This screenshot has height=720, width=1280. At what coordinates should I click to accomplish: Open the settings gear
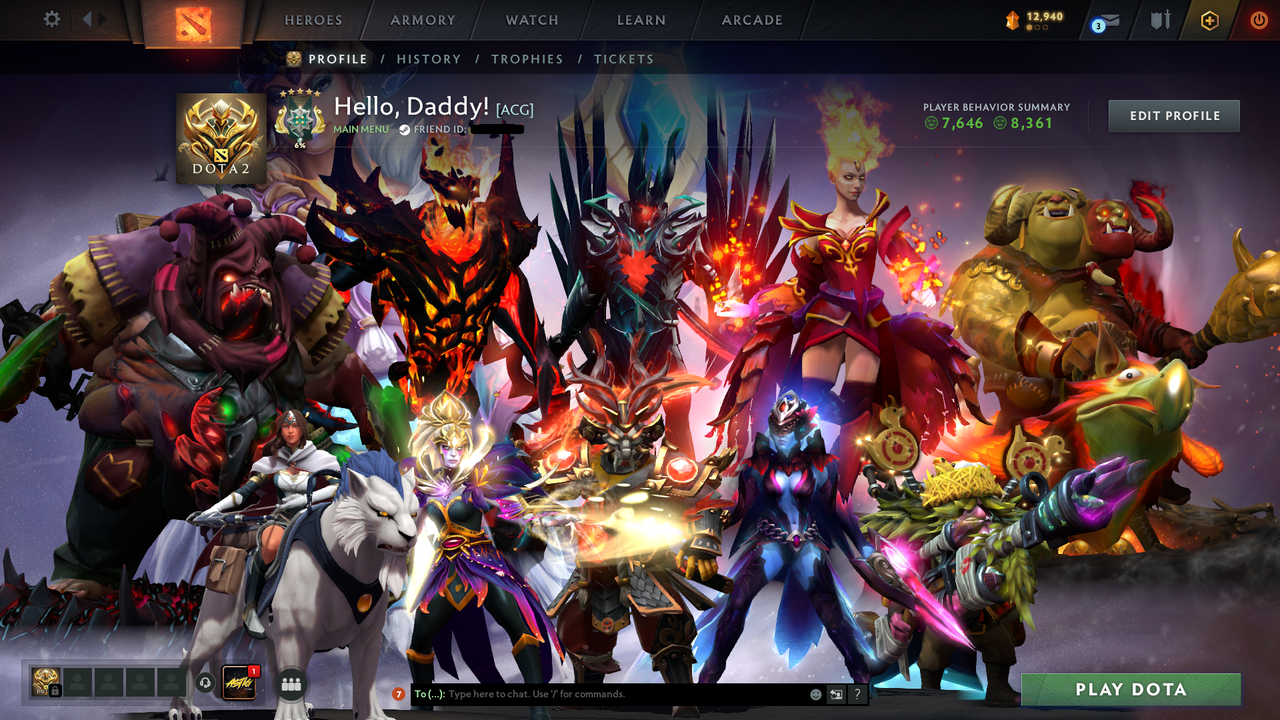52,19
